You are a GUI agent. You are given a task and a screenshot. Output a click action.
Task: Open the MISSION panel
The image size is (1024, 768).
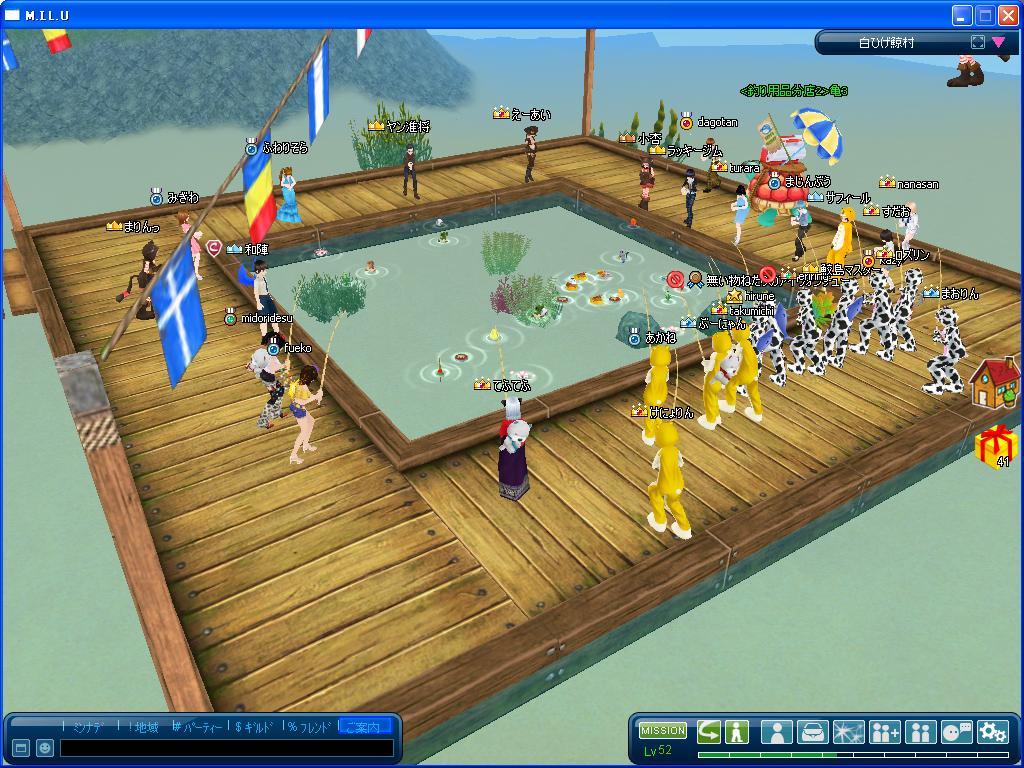tap(663, 731)
